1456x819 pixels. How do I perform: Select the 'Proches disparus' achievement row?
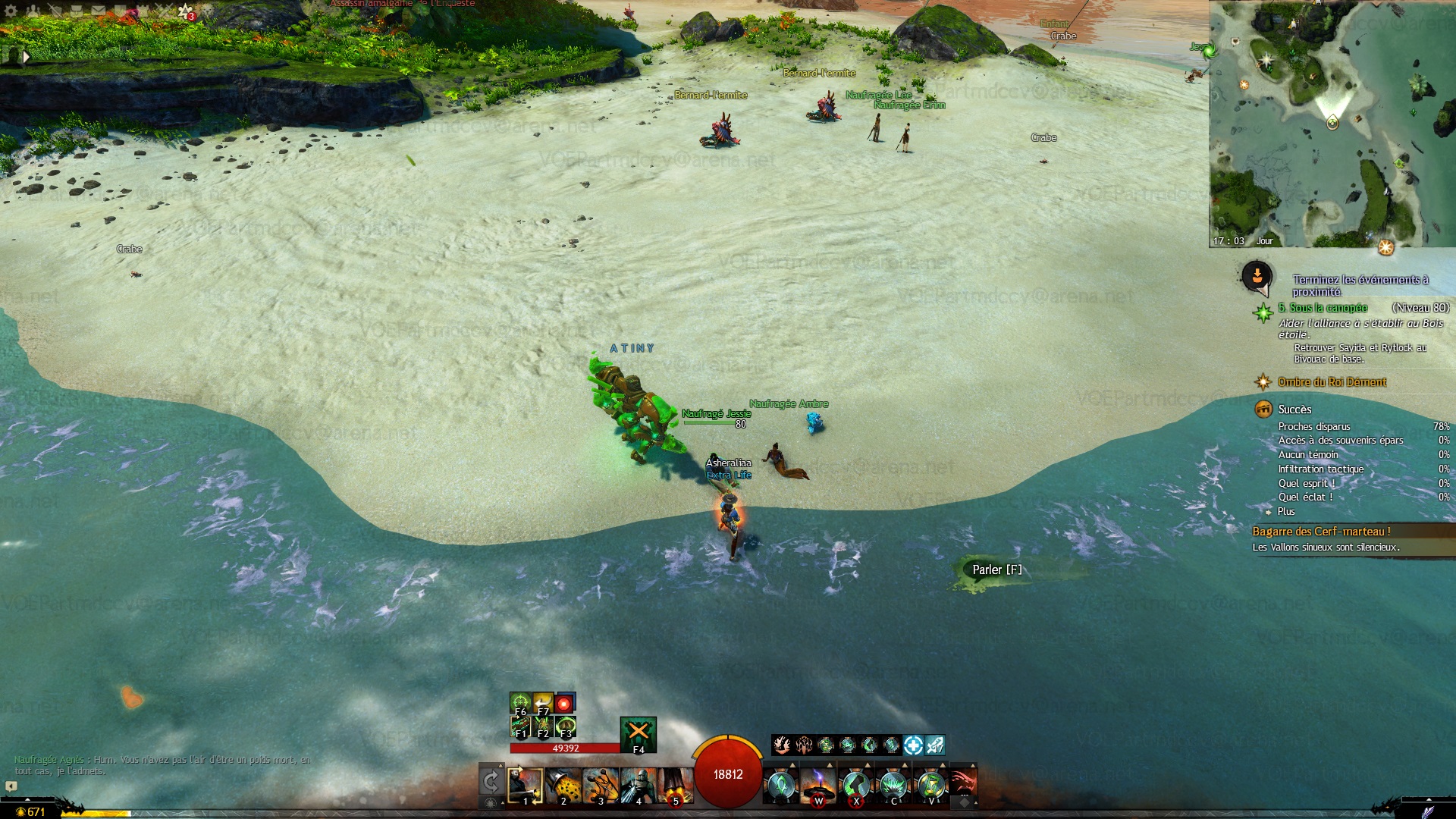1314,427
